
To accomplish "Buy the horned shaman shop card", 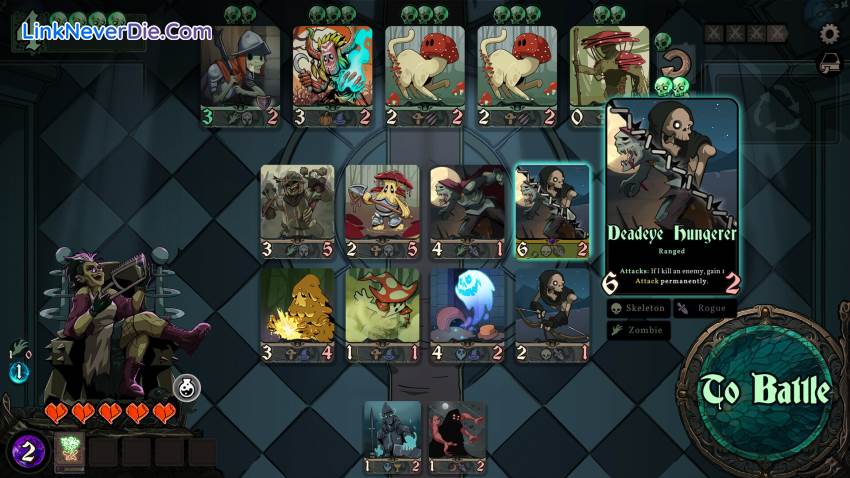I will pos(333,75).
